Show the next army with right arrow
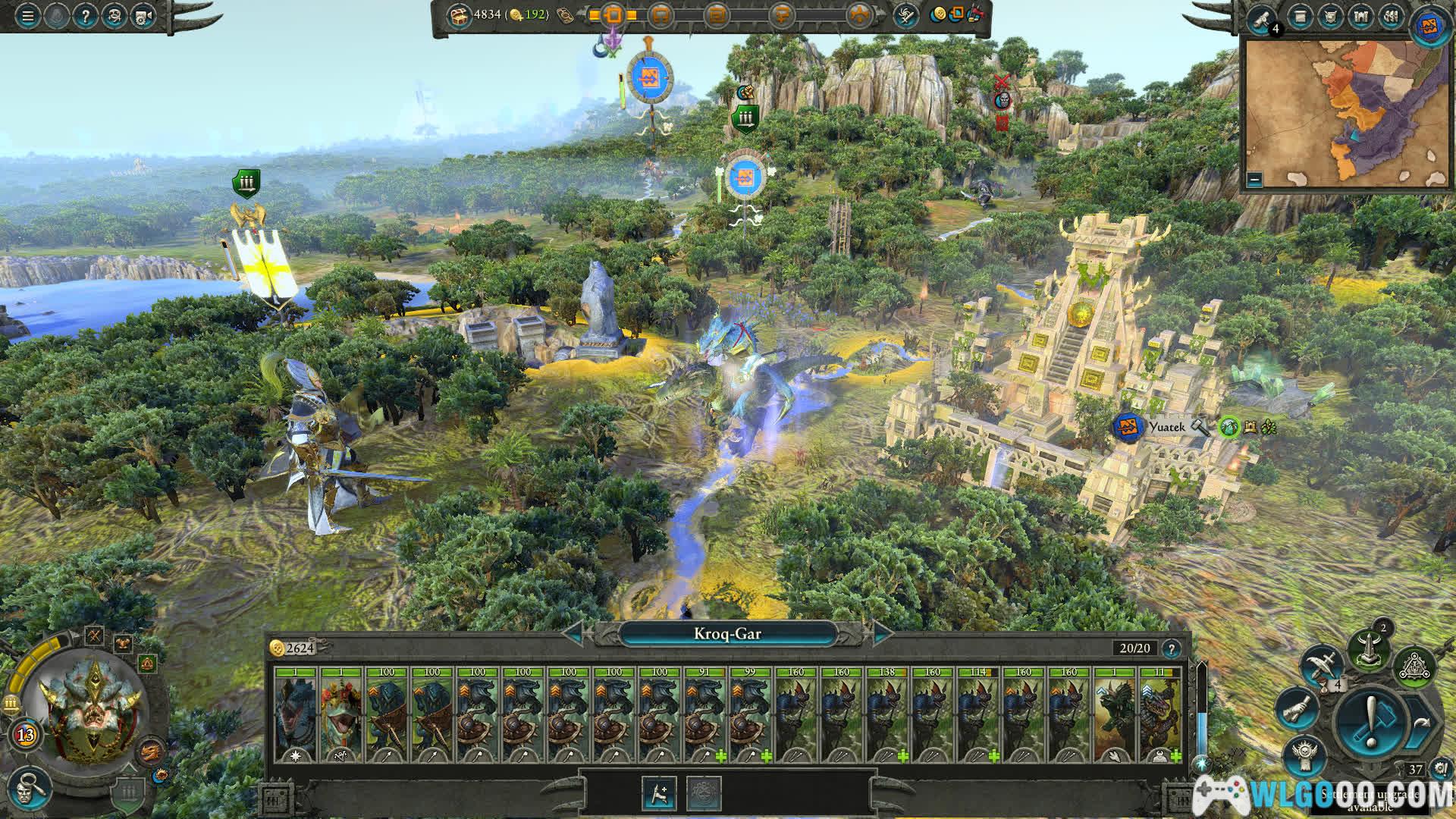This screenshot has width=1456, height=819. pyautogui.click(x=882, y=634)
